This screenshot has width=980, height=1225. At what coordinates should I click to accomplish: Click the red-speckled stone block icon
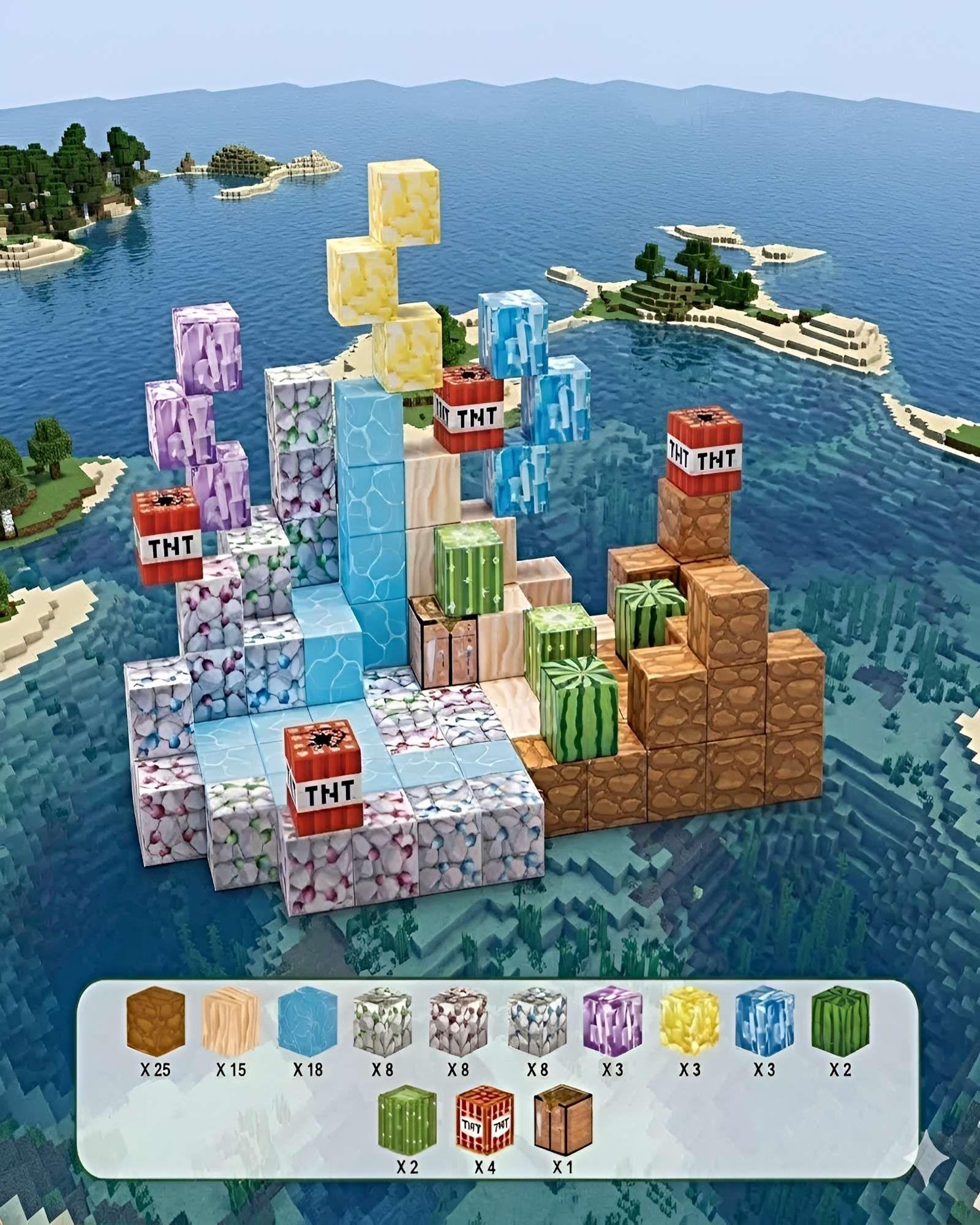pyautogui.click(x=458, y=1022)
